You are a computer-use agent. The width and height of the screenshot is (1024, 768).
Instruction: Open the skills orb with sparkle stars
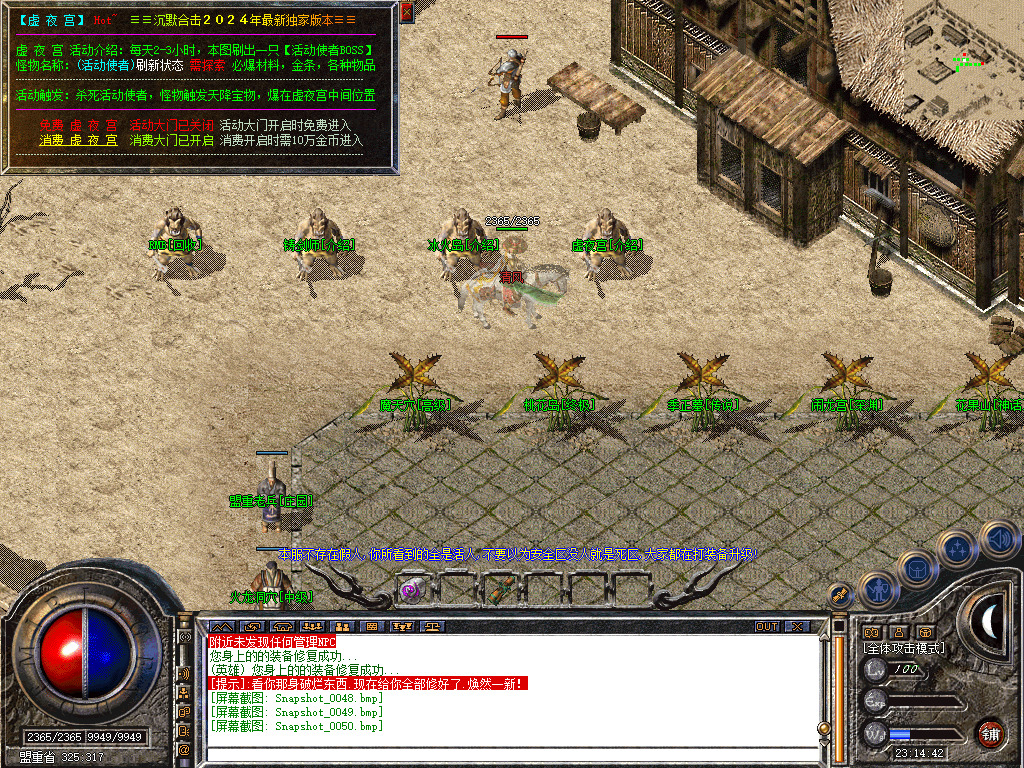[957, 548]
